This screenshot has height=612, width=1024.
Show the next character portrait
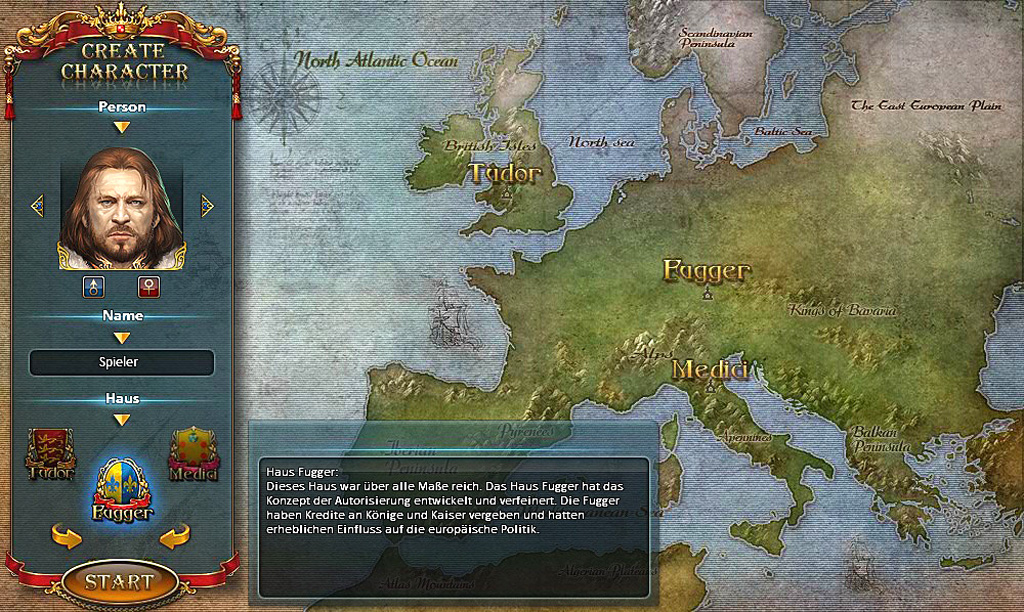point(207,206)
